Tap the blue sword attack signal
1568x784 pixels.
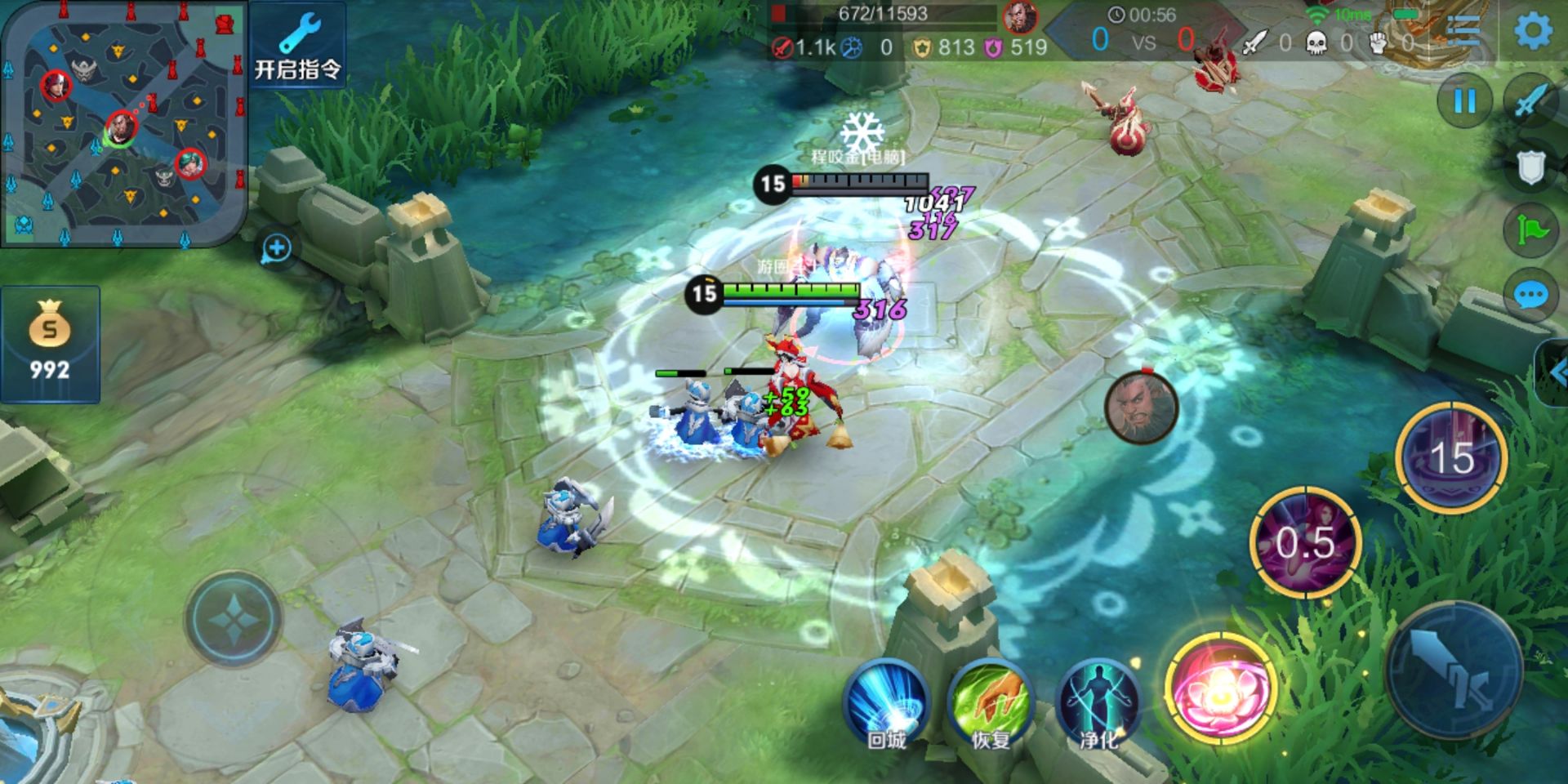(x=1530, y=102)
